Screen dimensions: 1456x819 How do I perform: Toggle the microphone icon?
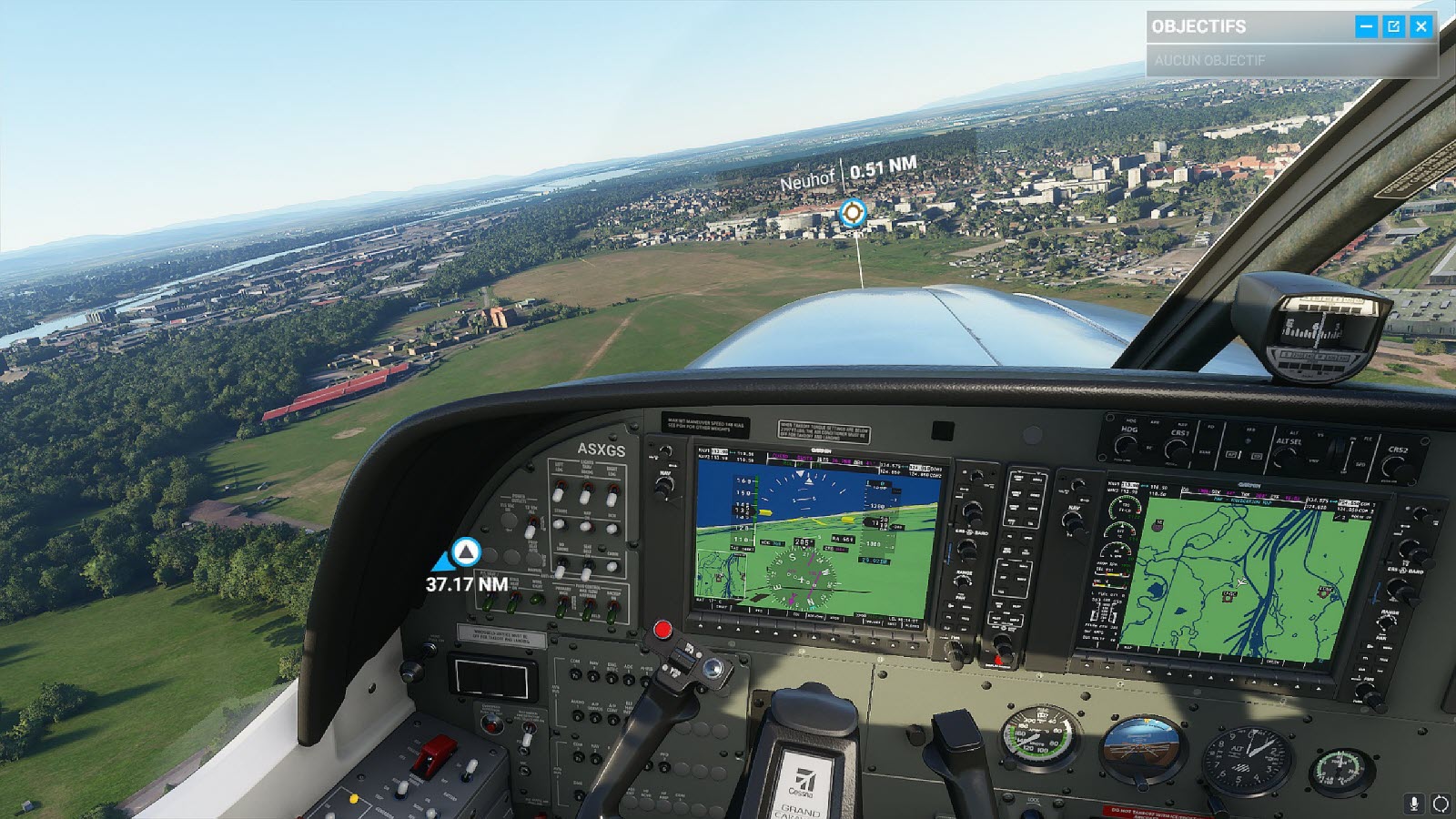(1414, 803)
